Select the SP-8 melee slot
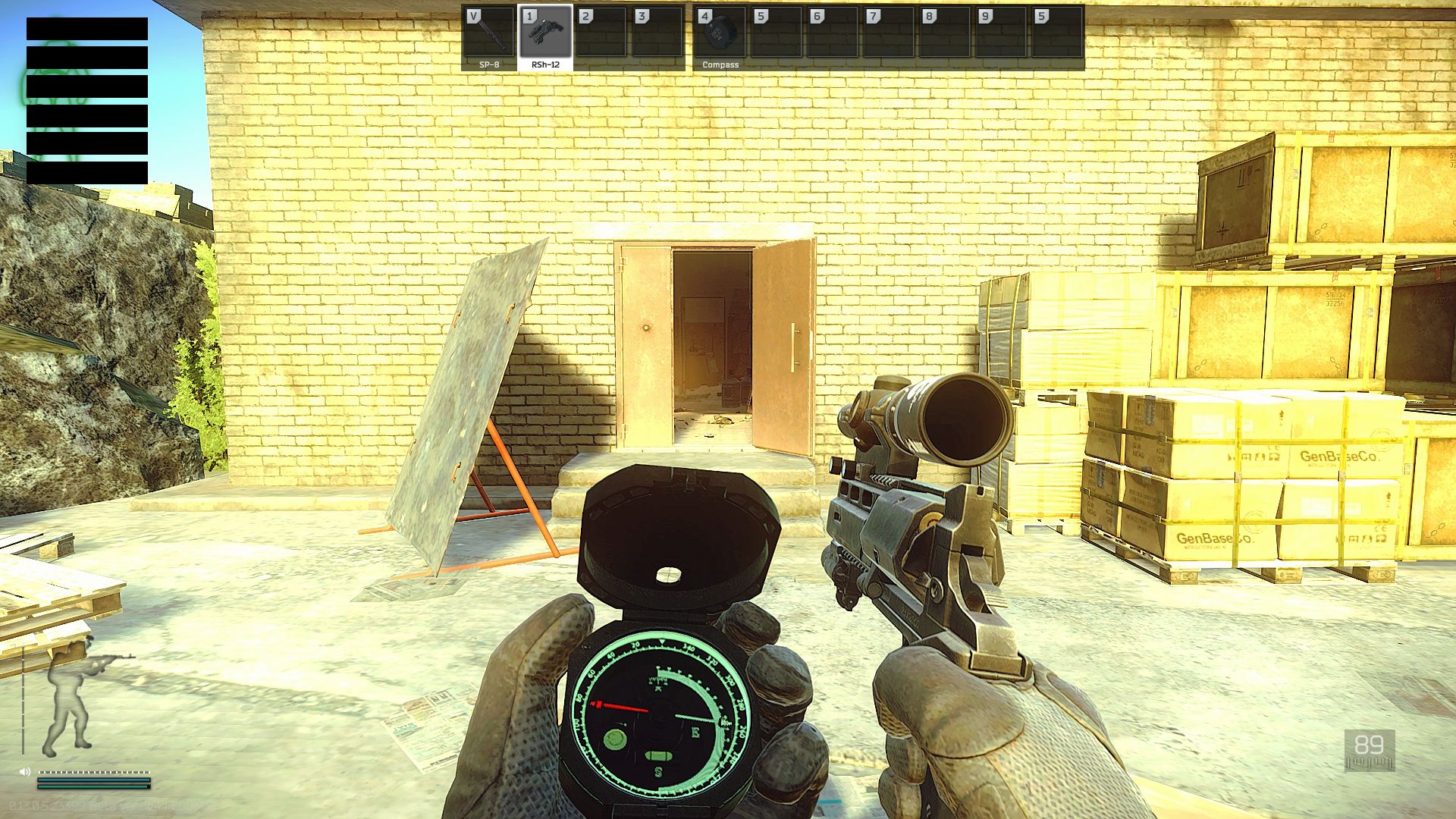1456x819 pixels. coord(489,37)
